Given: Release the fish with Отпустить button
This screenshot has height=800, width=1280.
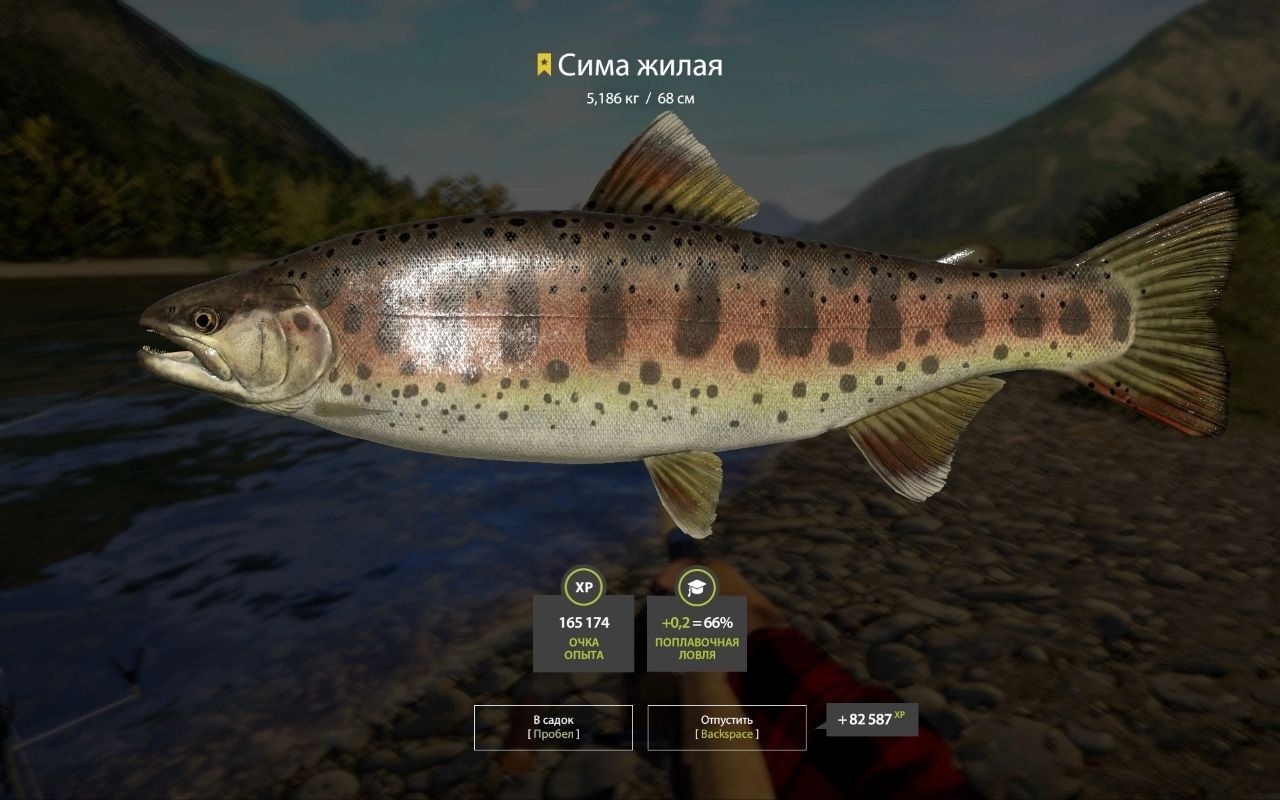Looking at the screenshot, I should click(x=727, y=727).
